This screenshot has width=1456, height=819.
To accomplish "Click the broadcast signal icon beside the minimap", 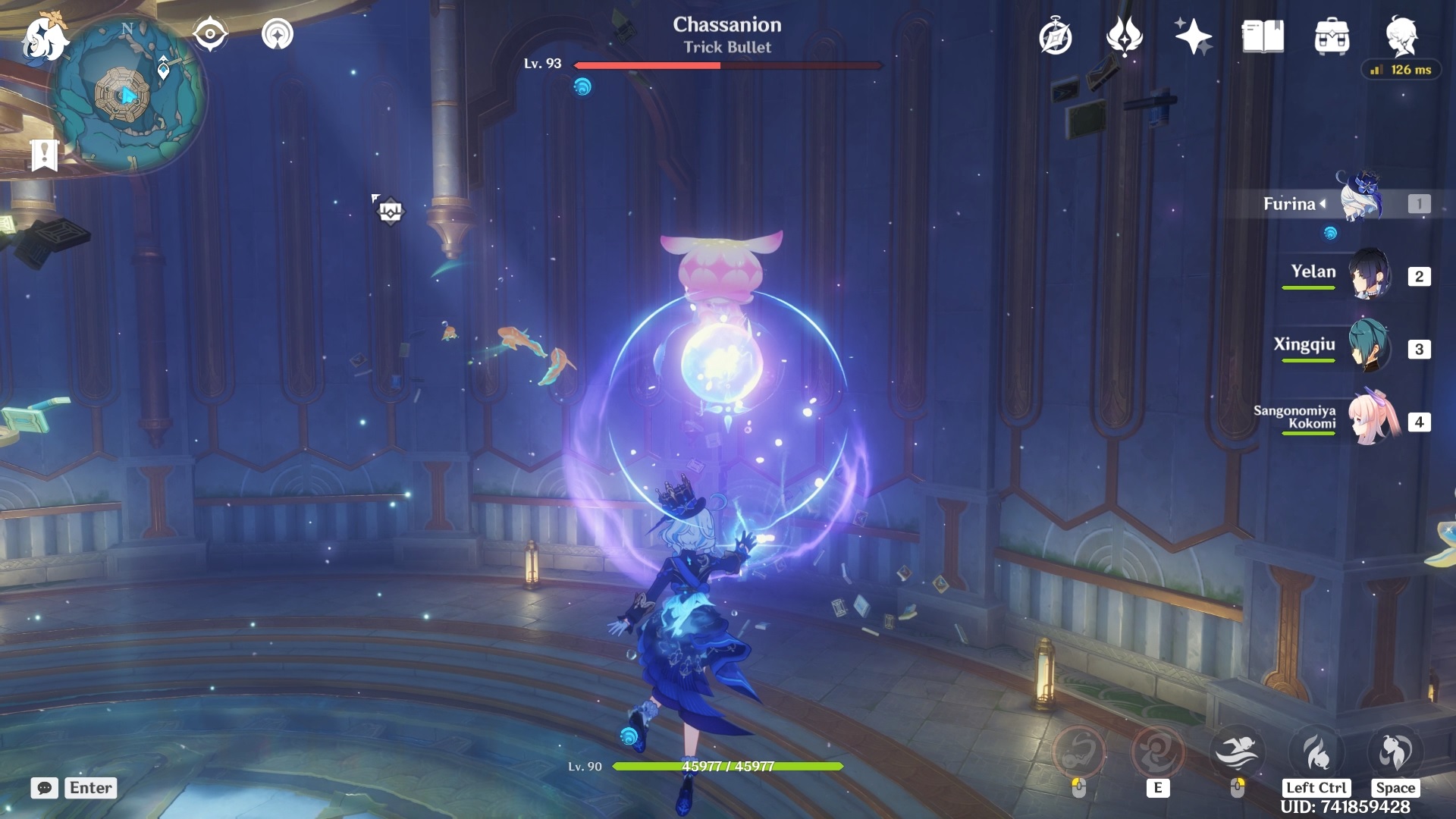I will point(278,33).
